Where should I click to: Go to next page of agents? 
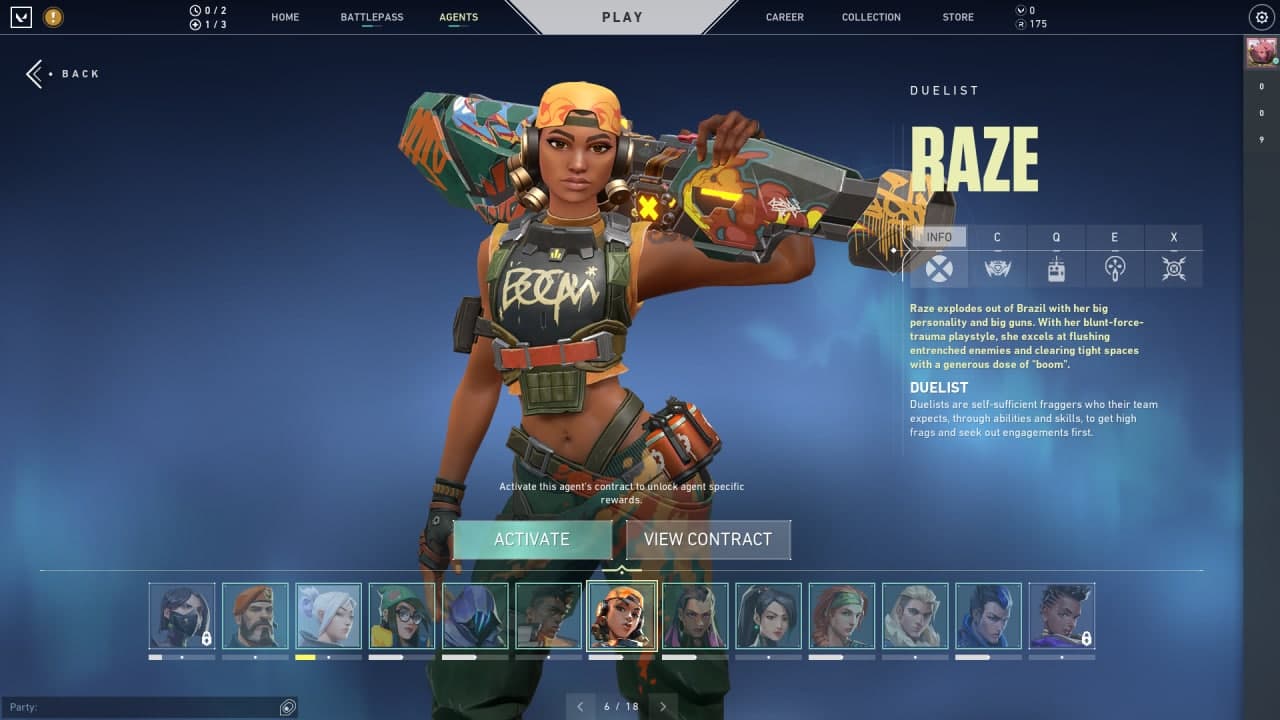tap(663, 706)
